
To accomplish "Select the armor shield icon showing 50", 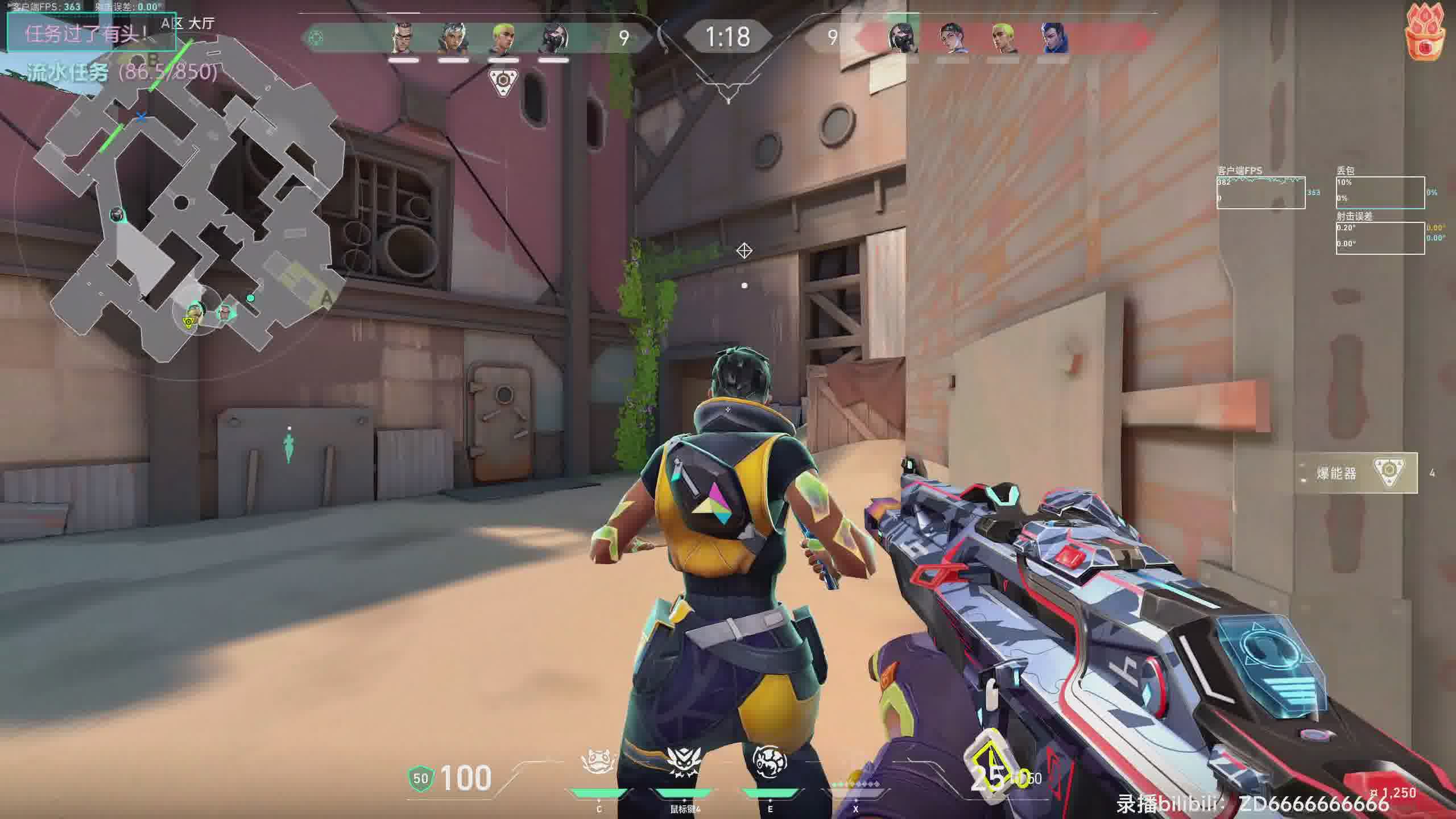I will click(421, 778).
